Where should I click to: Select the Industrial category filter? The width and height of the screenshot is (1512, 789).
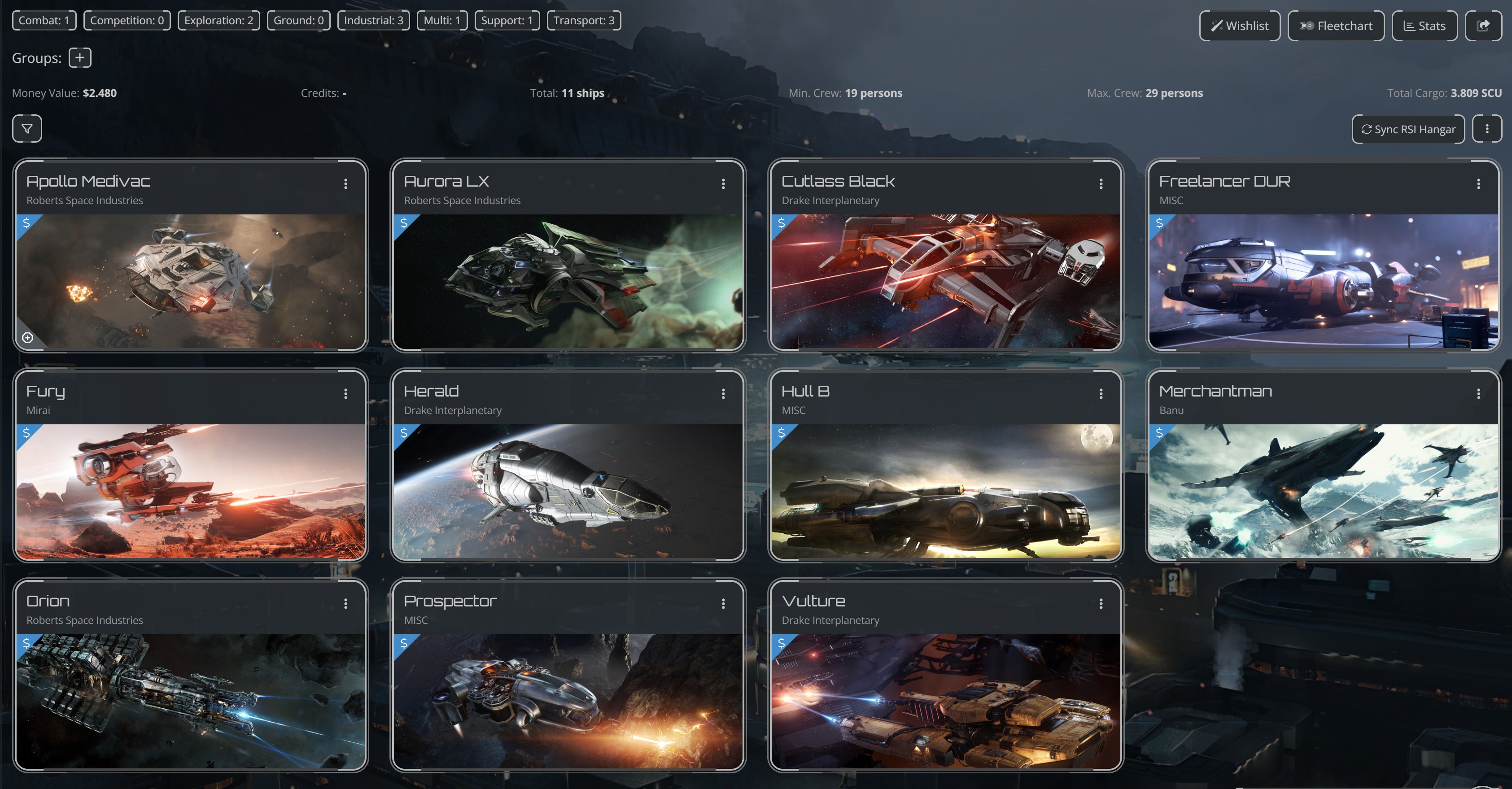(x=374, y=19)
